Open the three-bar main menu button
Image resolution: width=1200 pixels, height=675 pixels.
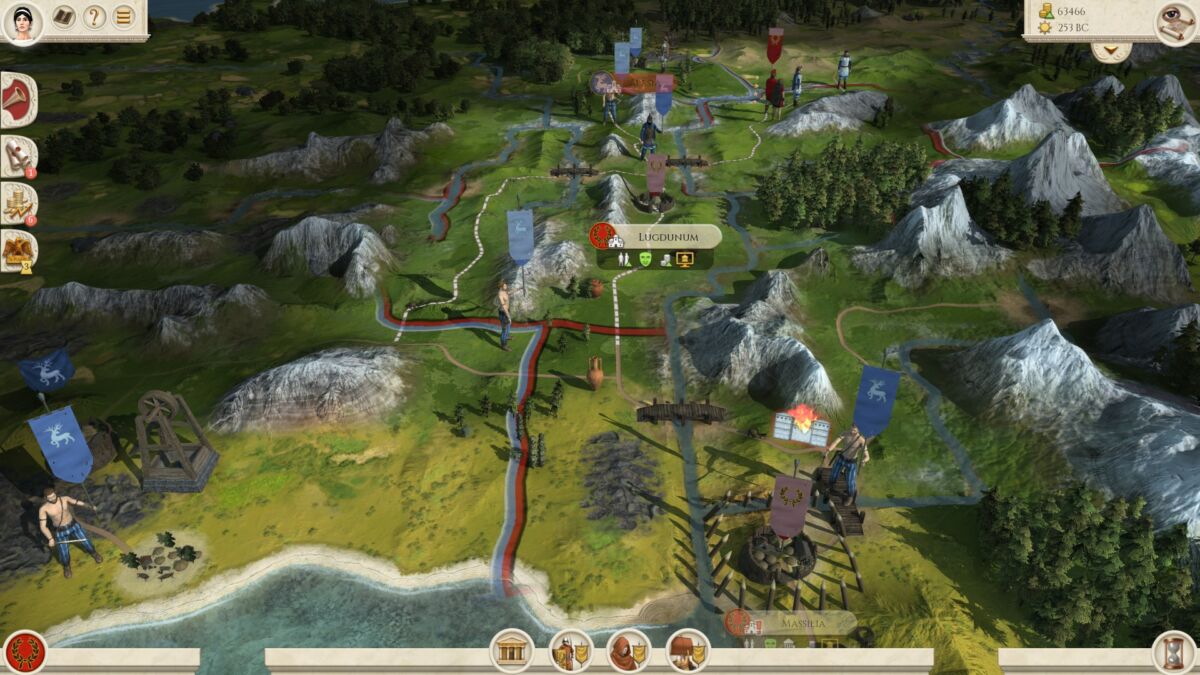click(123, 17)
